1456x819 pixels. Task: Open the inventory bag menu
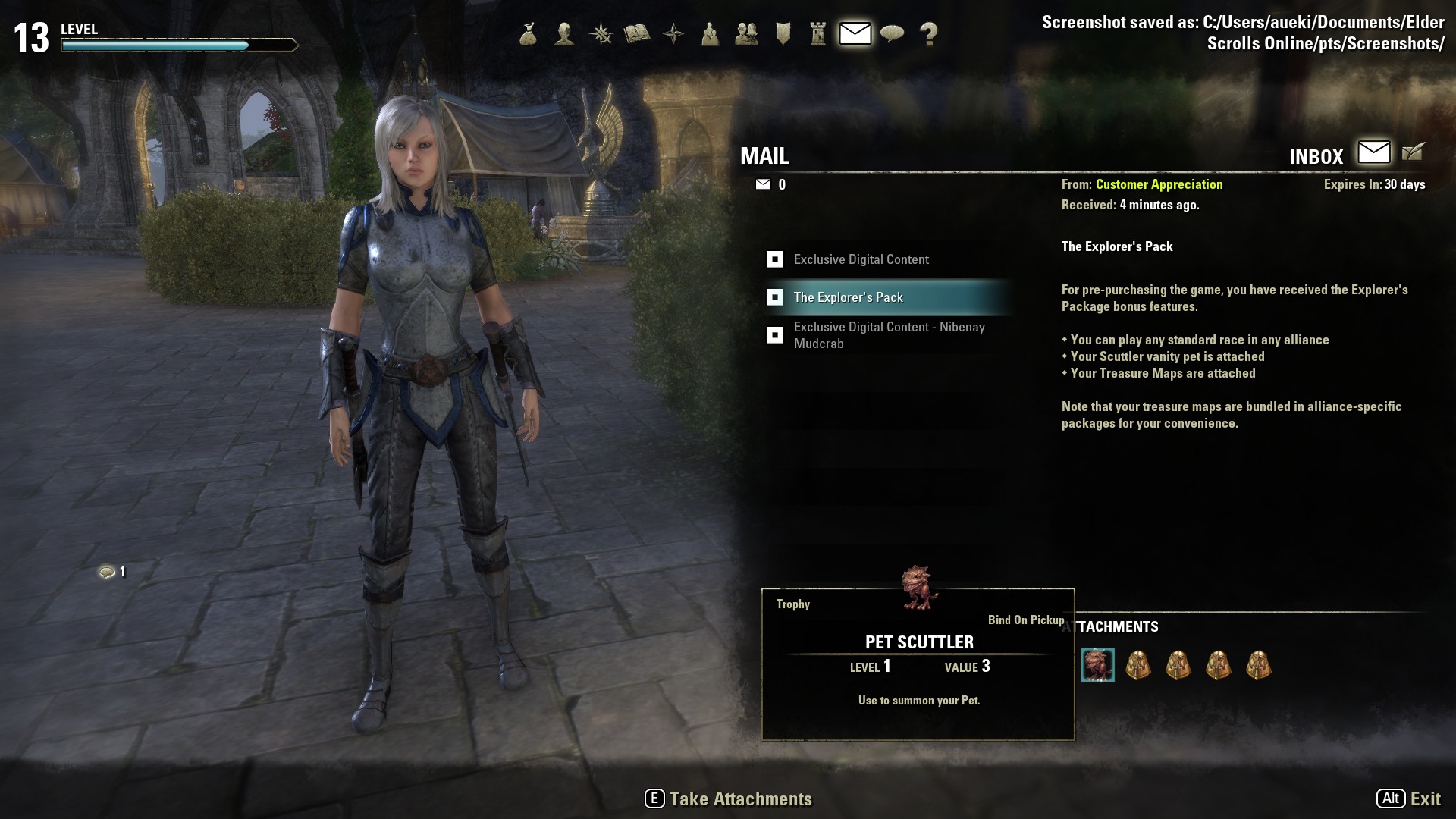tap(529, 34)
